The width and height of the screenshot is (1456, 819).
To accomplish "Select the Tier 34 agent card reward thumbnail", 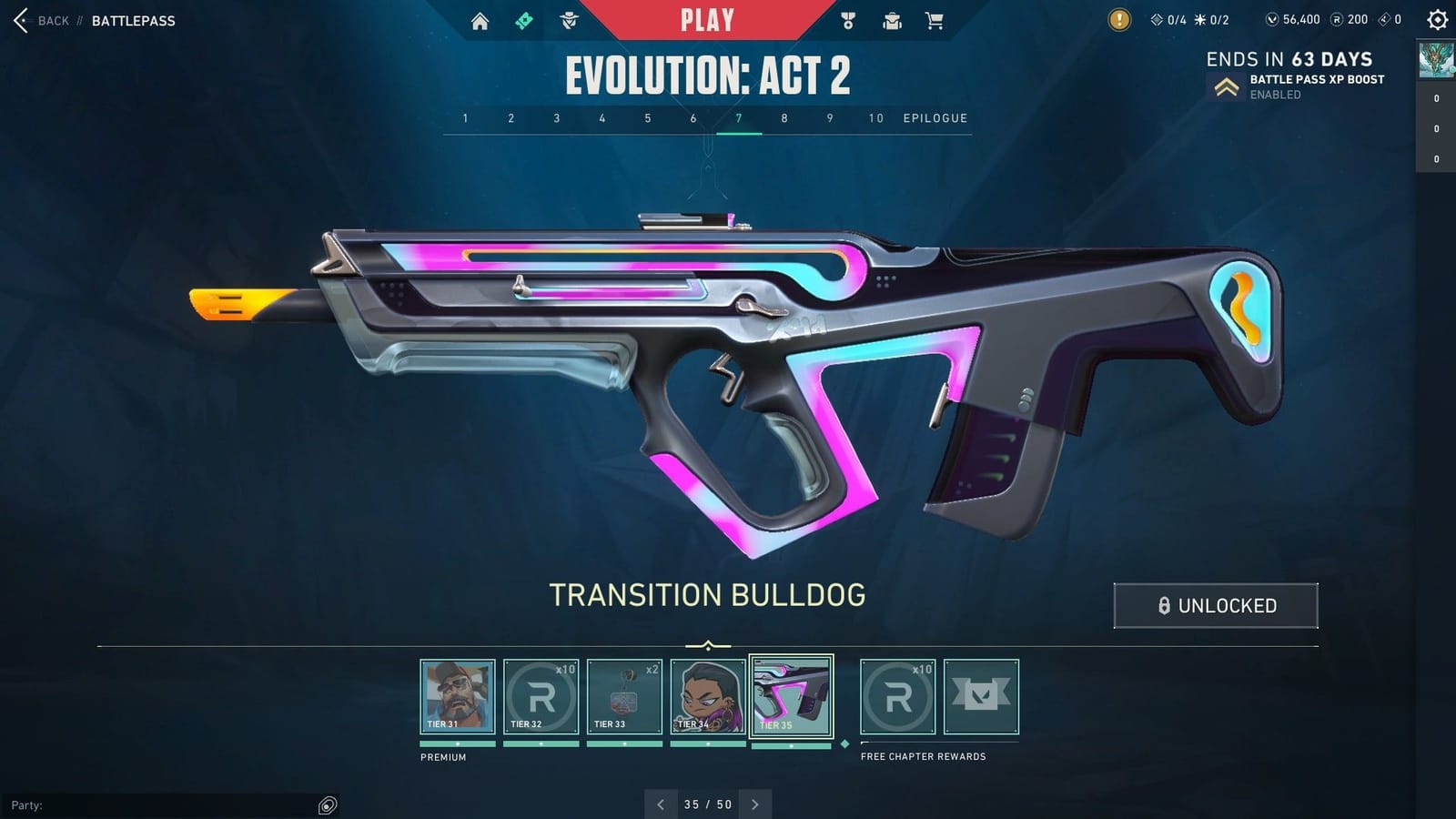I will tap(706, 697).
